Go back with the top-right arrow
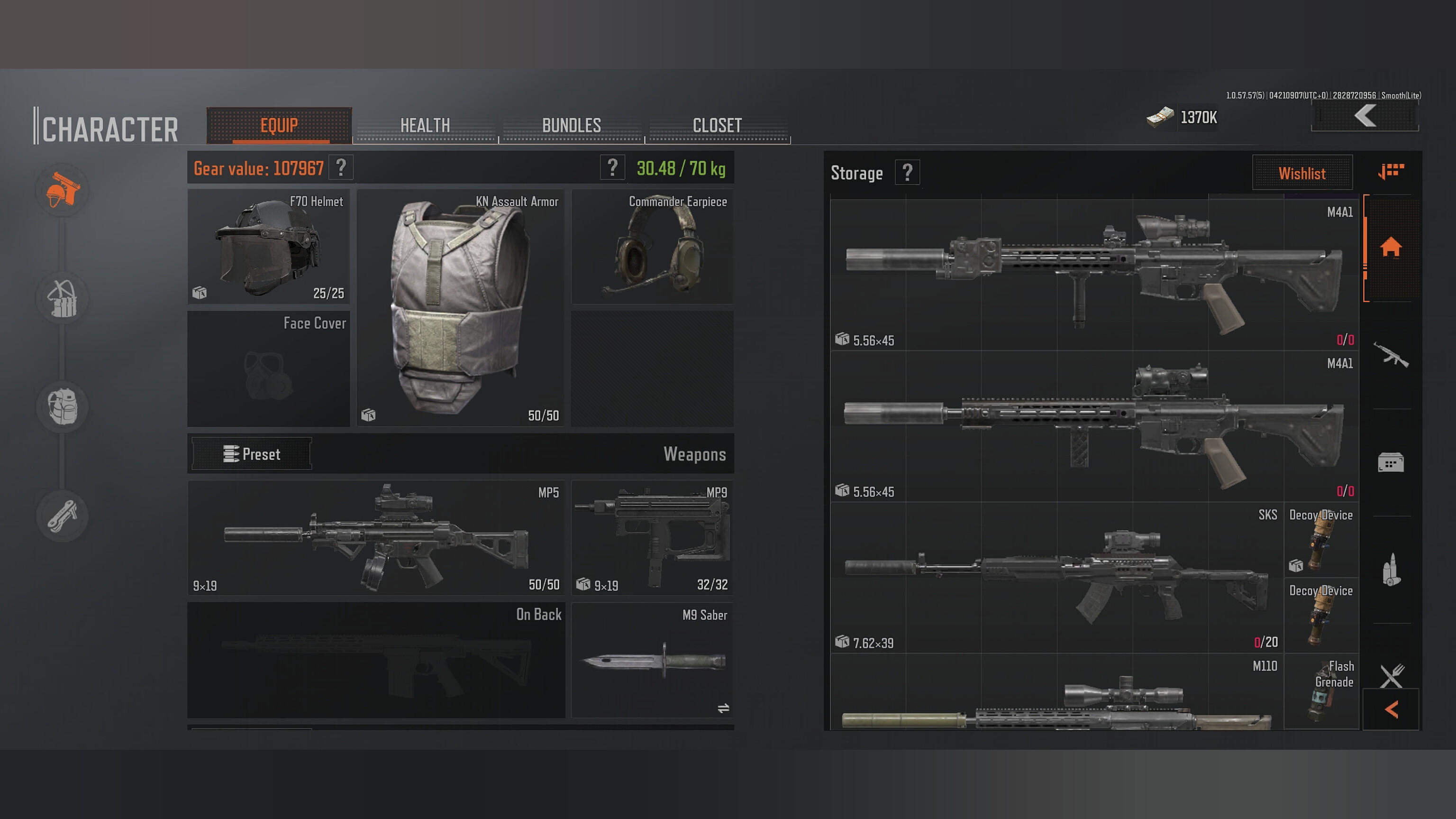The height and width of the screenshot is (819, 1456). [1365, 117]
